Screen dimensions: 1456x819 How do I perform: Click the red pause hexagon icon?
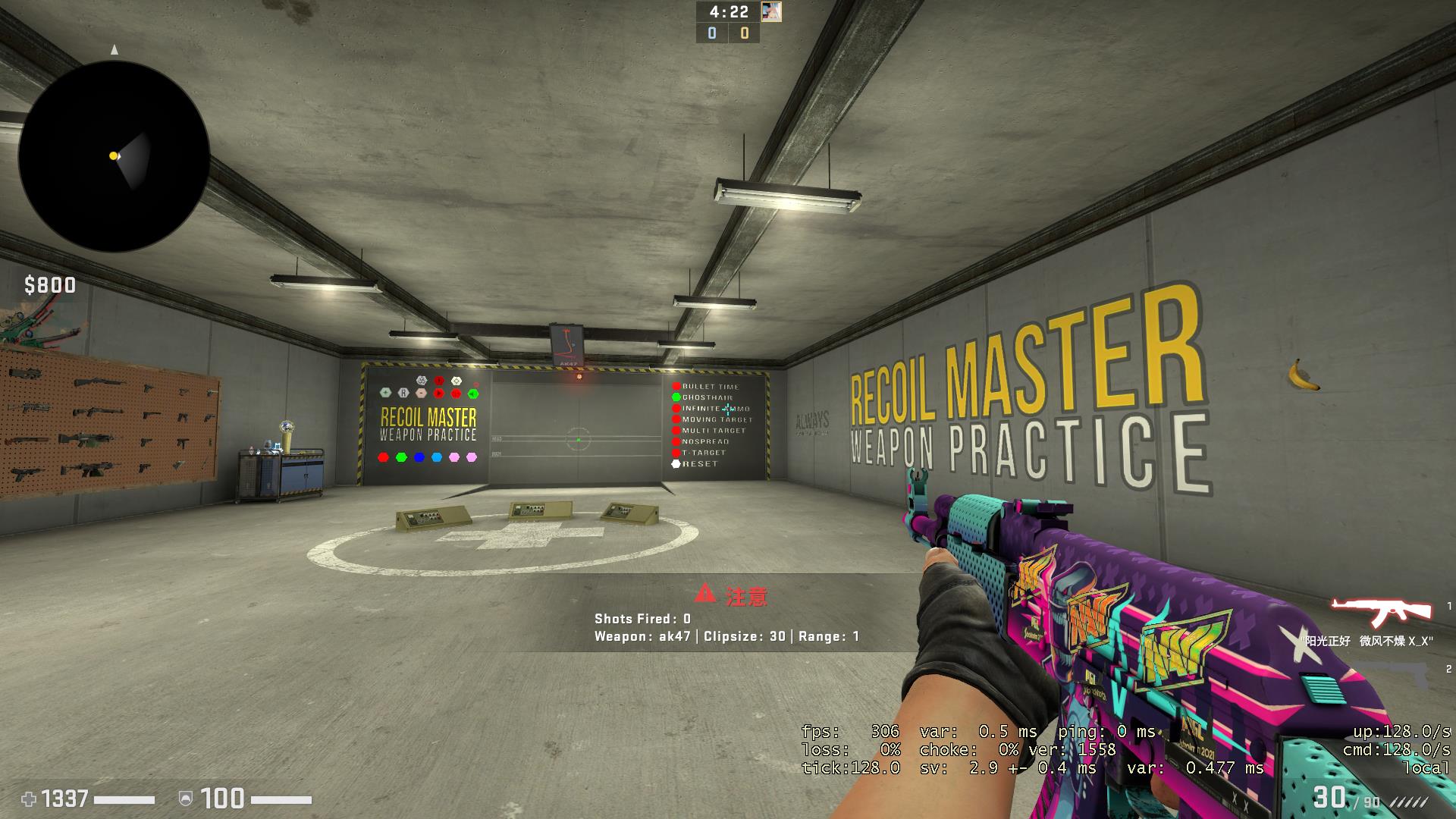tap(456, 393)
